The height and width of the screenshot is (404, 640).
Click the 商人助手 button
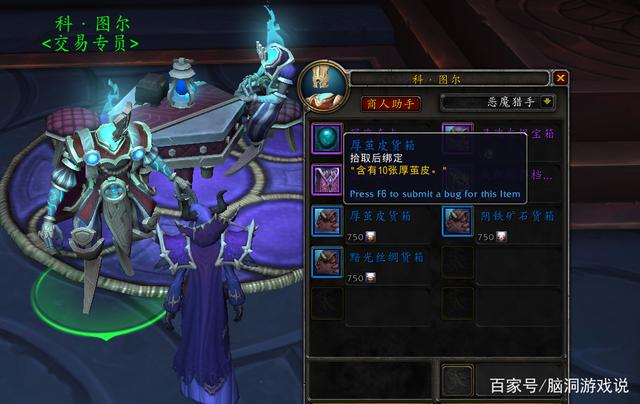[391, 102]
